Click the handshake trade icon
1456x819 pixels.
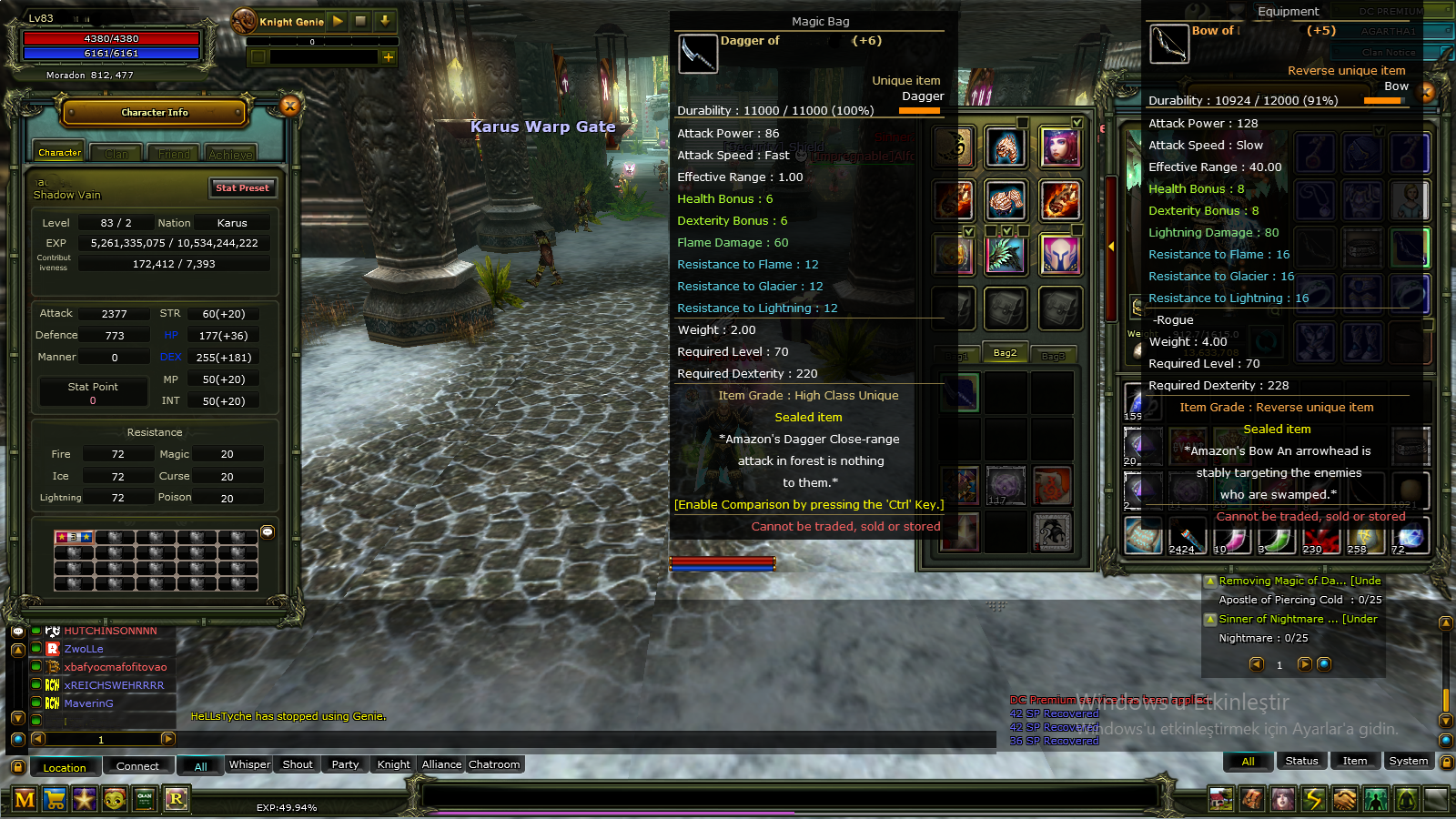point(1345,799)
